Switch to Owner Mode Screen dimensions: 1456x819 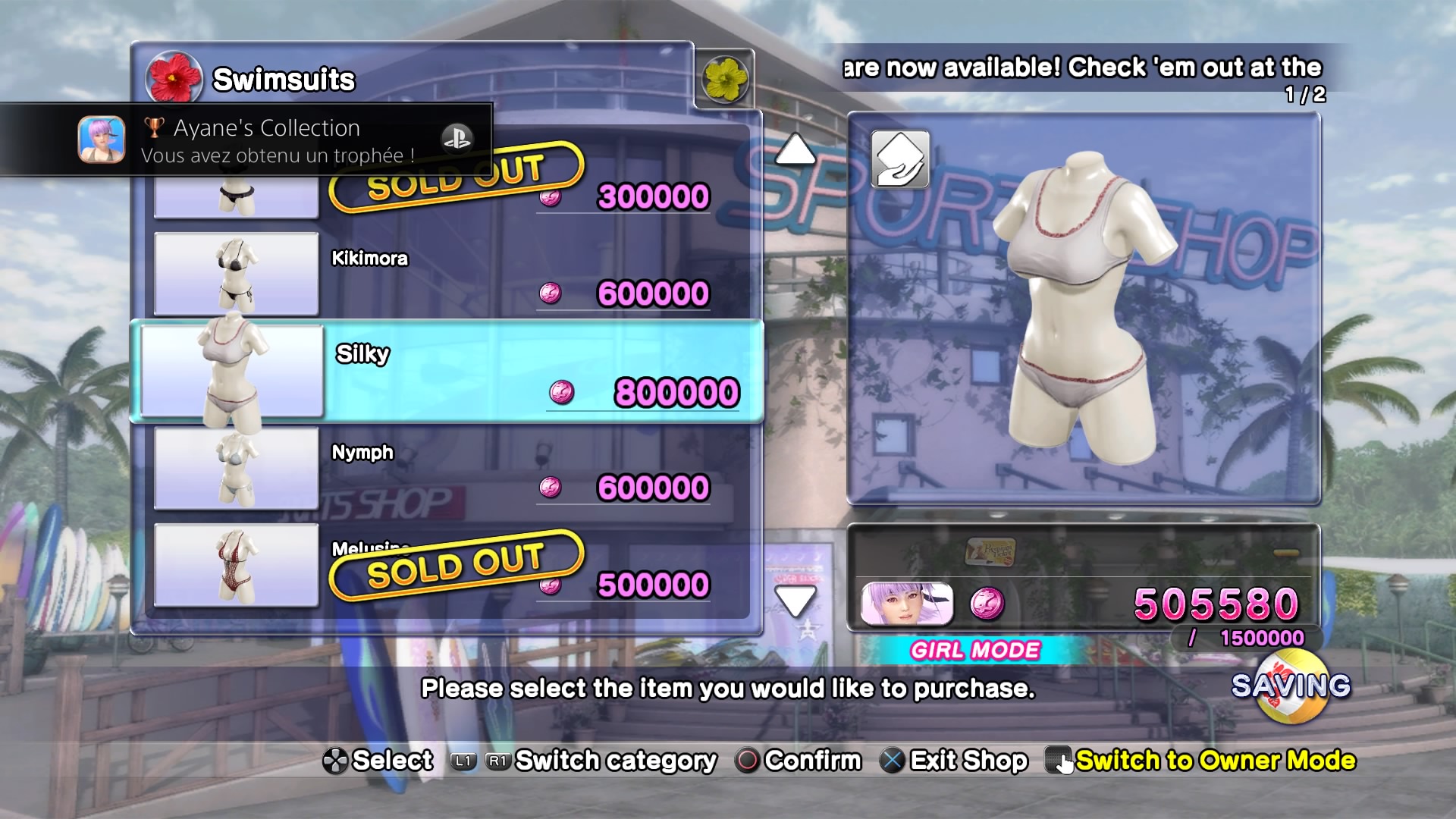click(x=1213, y=760)
